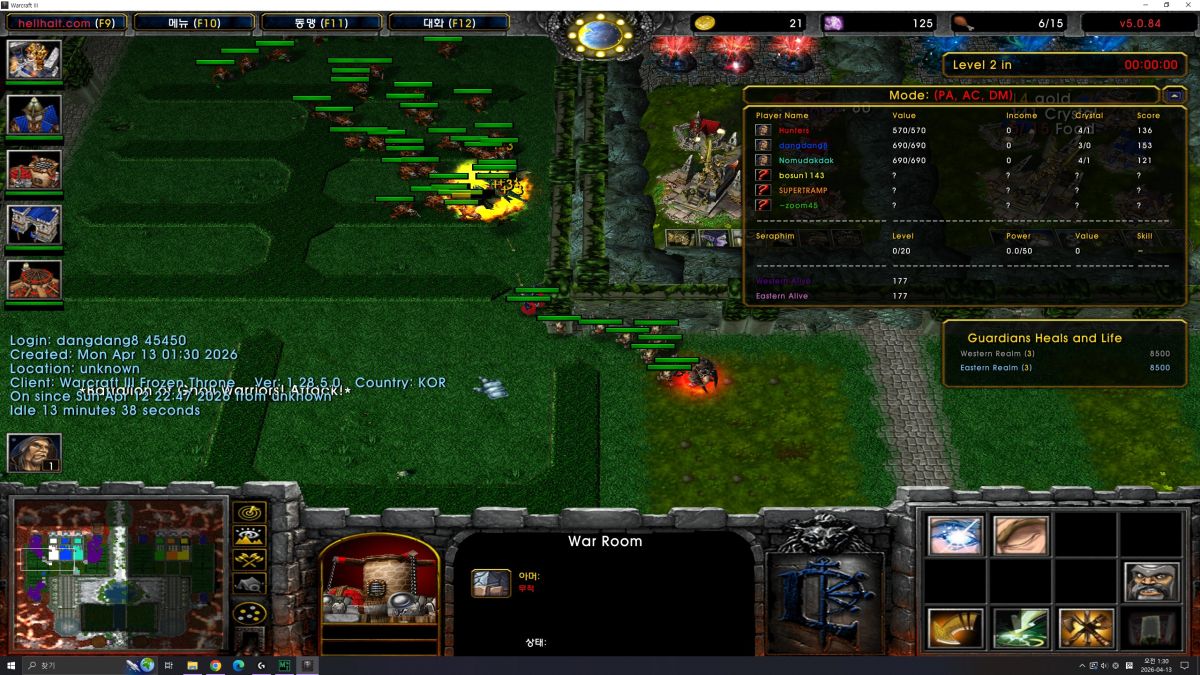1200x675 pixels.
Task: Open the 대화 (F12) chat log
Action: click(x=448, y=22)
